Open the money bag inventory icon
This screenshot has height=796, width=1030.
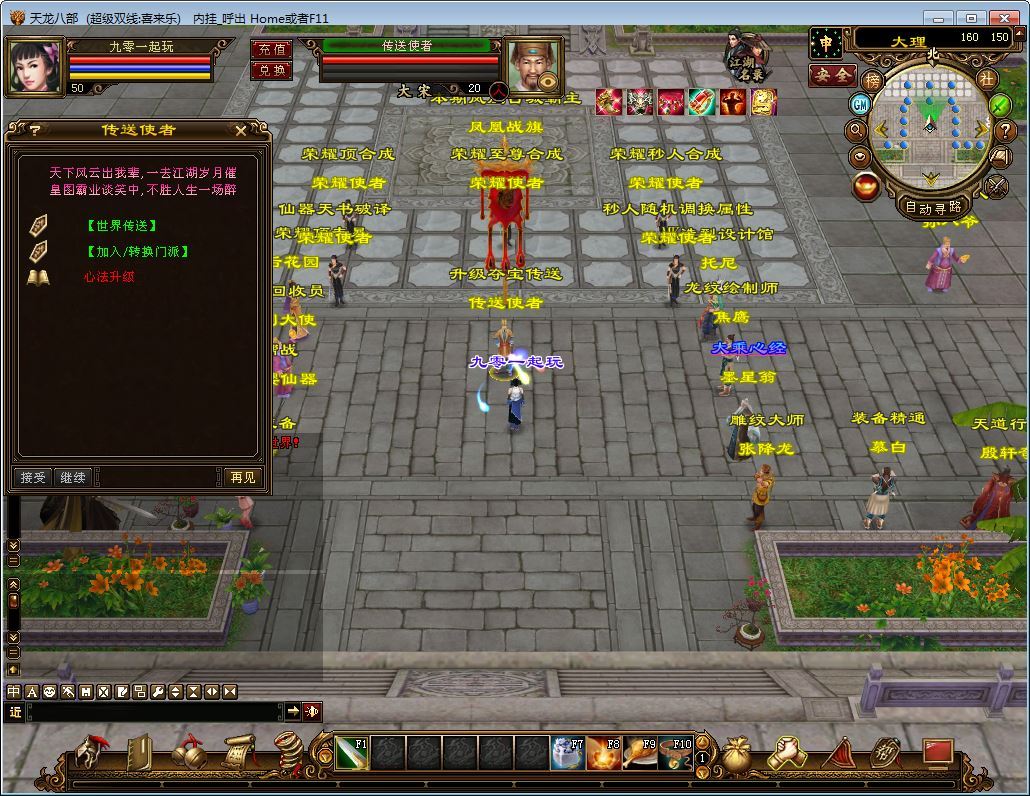pyautogui.click(x=737, y=753)
